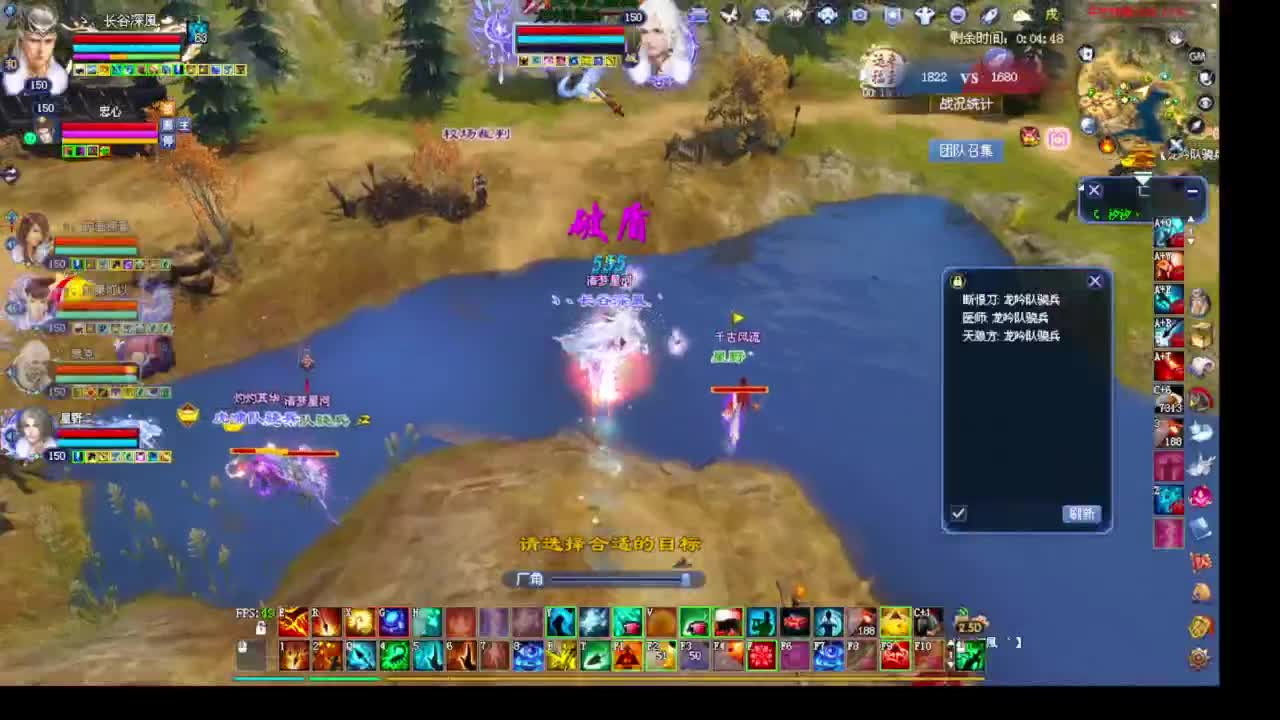
Task: Open the wardrobe shirt icon on top toolbar
Action: tap(925, 15)
